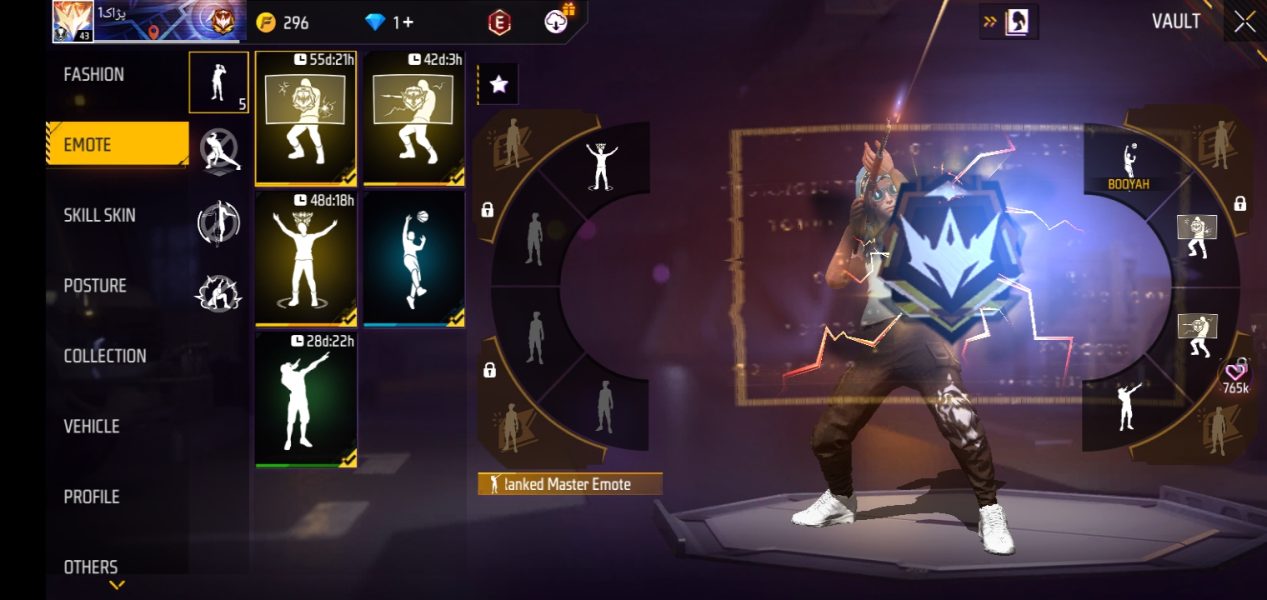Switch to the Skill Skin category
The height and width of the screenshot is (600, 1267).
coord(100,215)
